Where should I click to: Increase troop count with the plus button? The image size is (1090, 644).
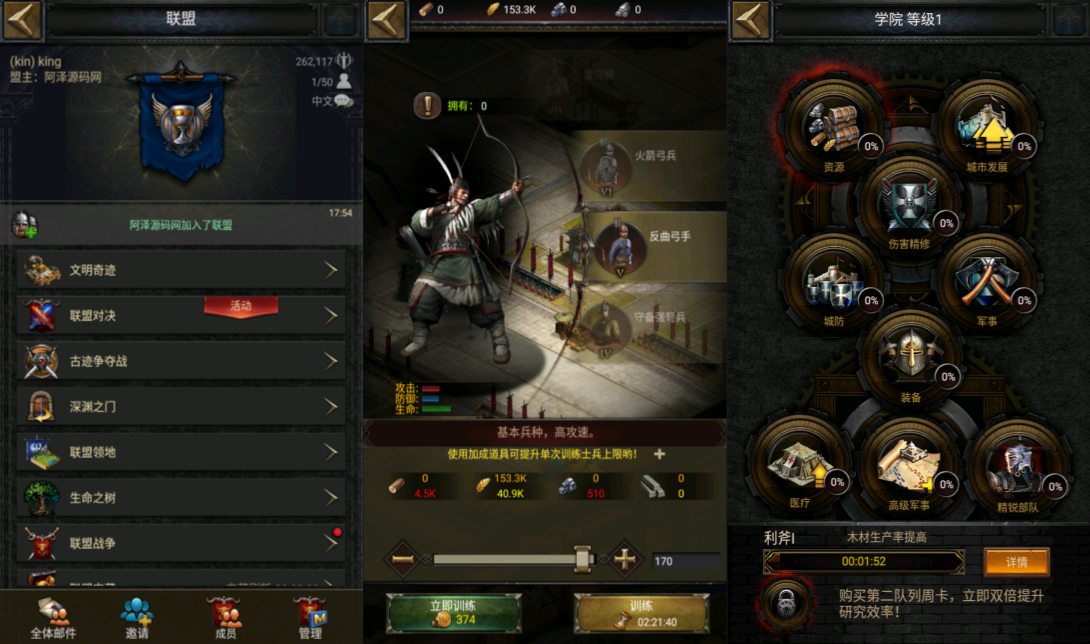(x=625, y=560)
